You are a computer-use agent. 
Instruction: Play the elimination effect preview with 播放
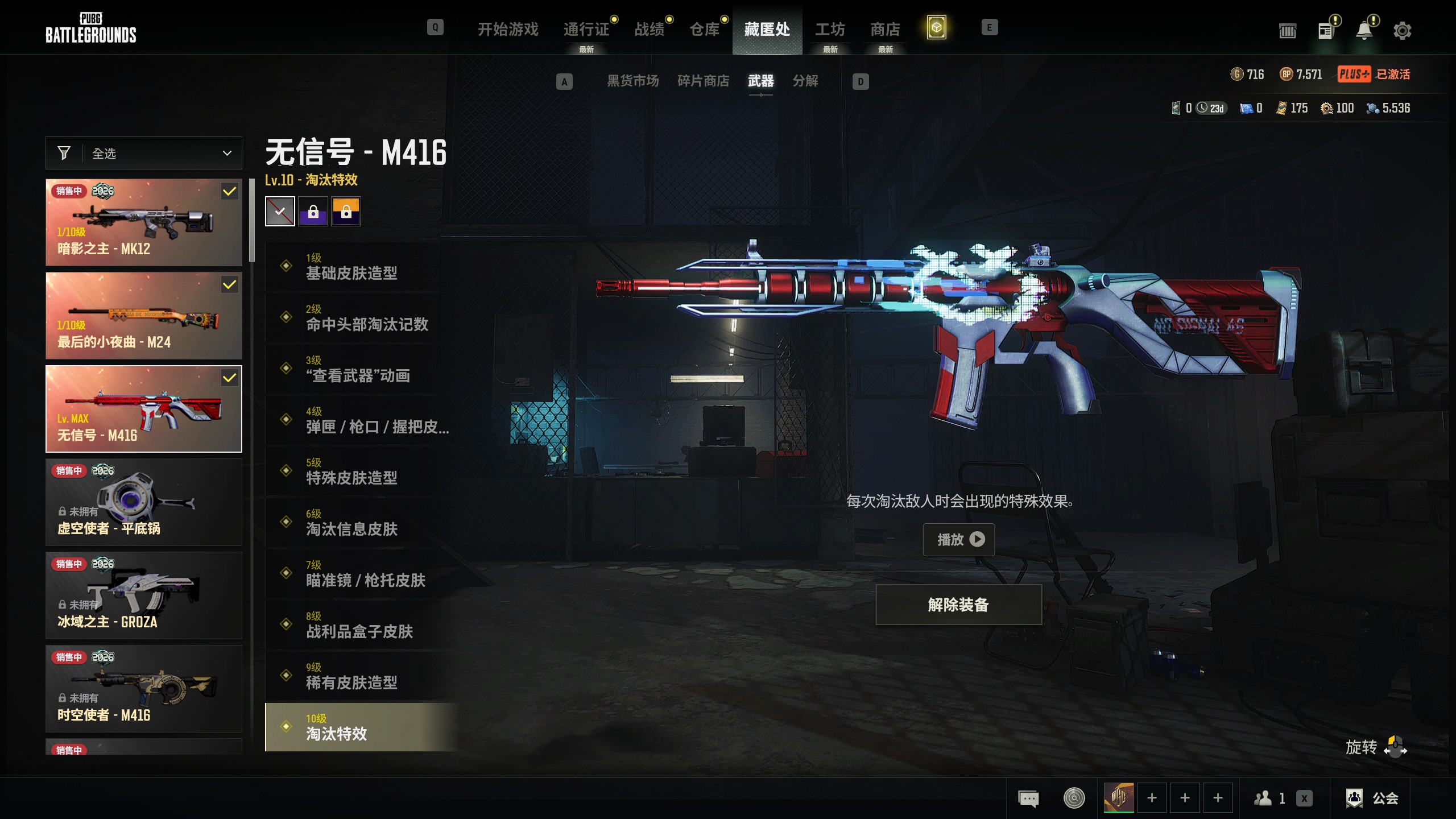click(x=958, y=539)
